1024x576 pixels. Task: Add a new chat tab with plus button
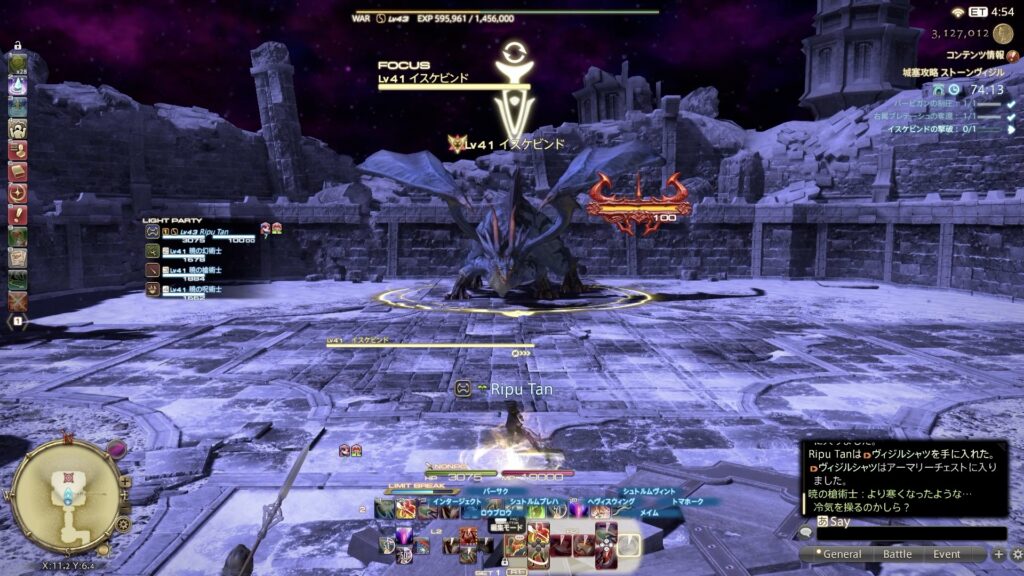pyautogui.click(x=998, y=554)
